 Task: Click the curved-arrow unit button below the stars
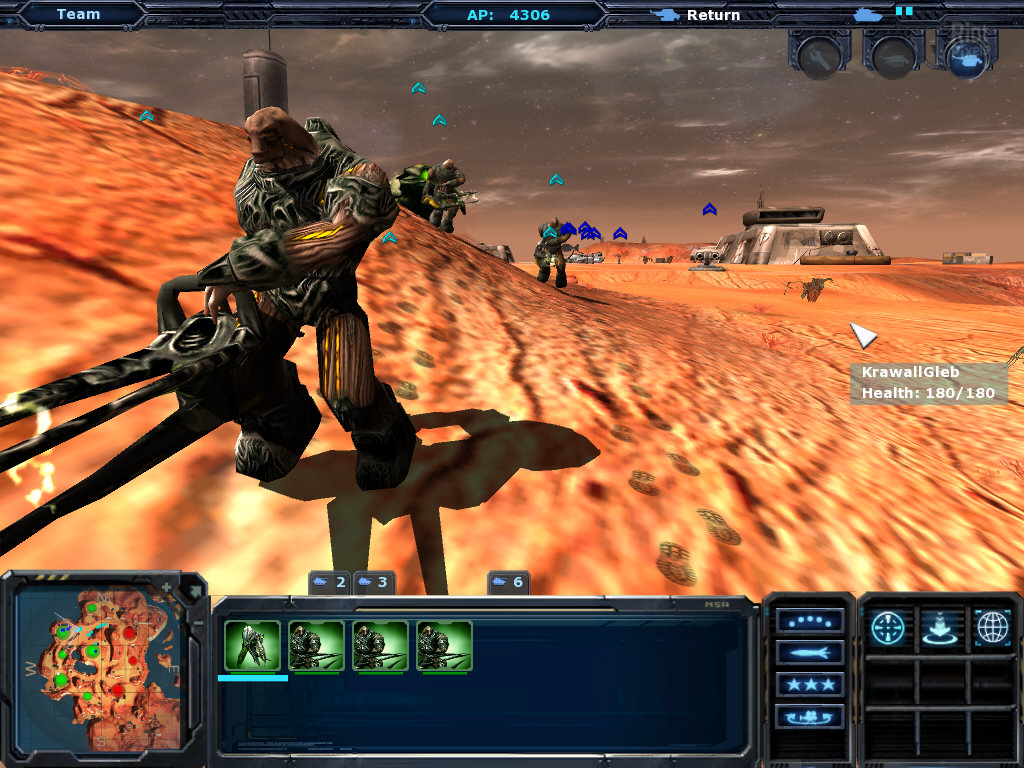pyautogui.click(x=809, y=717)
